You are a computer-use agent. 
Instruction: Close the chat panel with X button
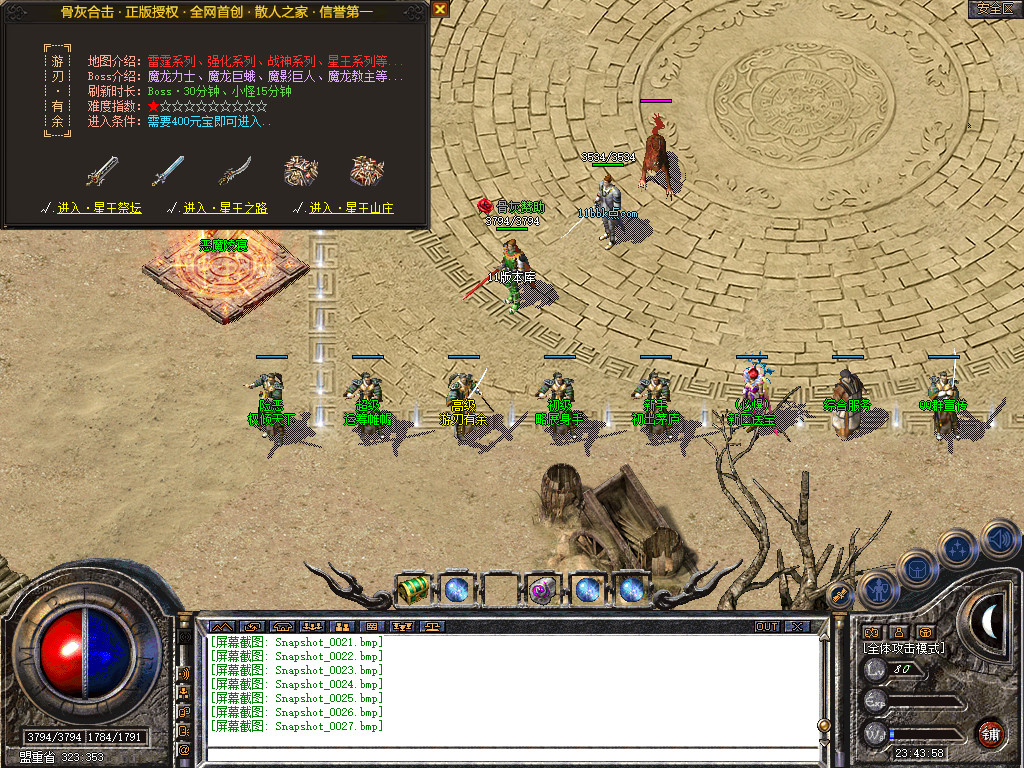tap(796, 627)
